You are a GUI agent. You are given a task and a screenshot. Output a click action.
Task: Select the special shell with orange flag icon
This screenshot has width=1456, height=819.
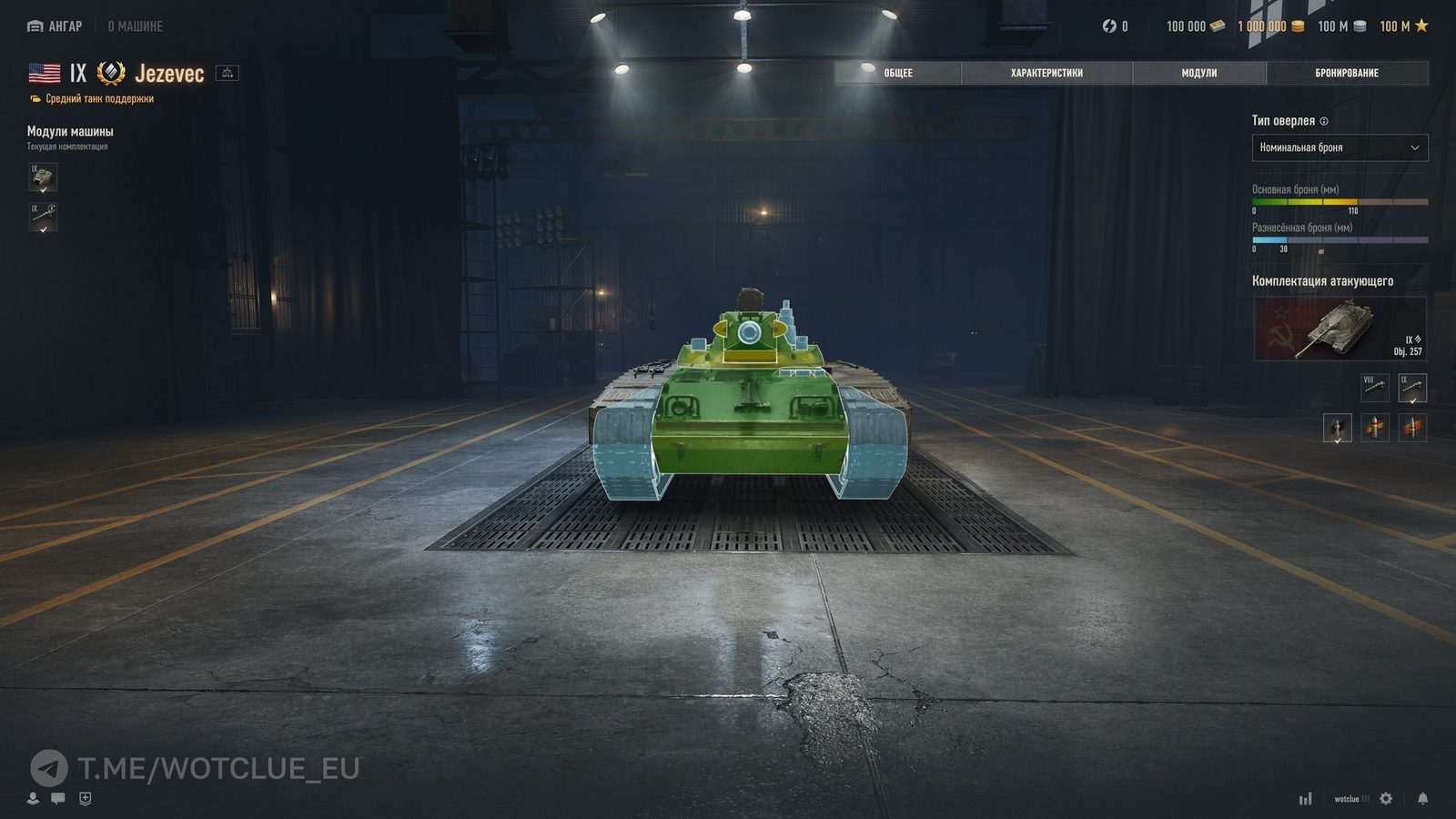pos(1412,429)
